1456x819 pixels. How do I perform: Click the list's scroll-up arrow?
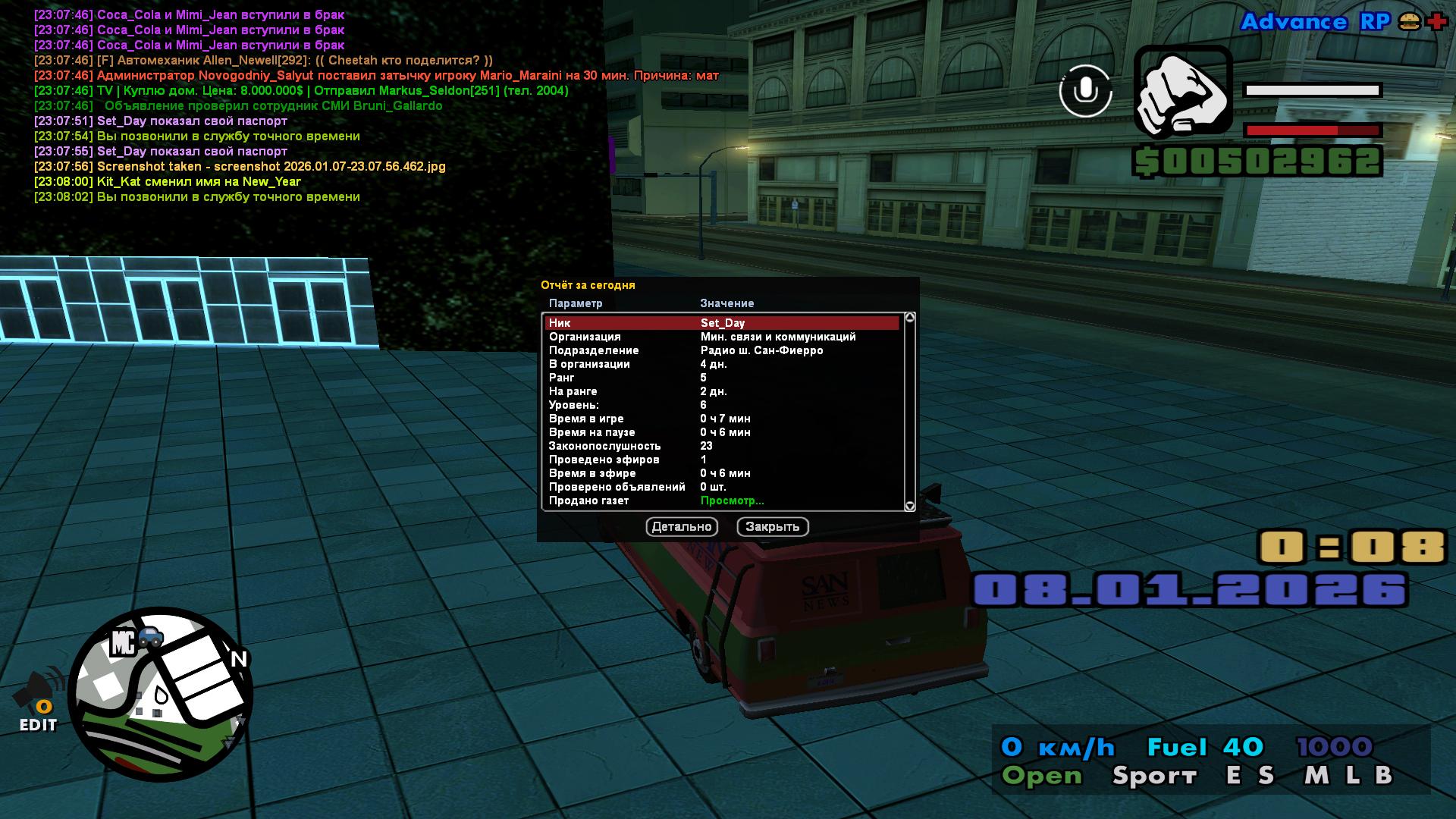910,318
